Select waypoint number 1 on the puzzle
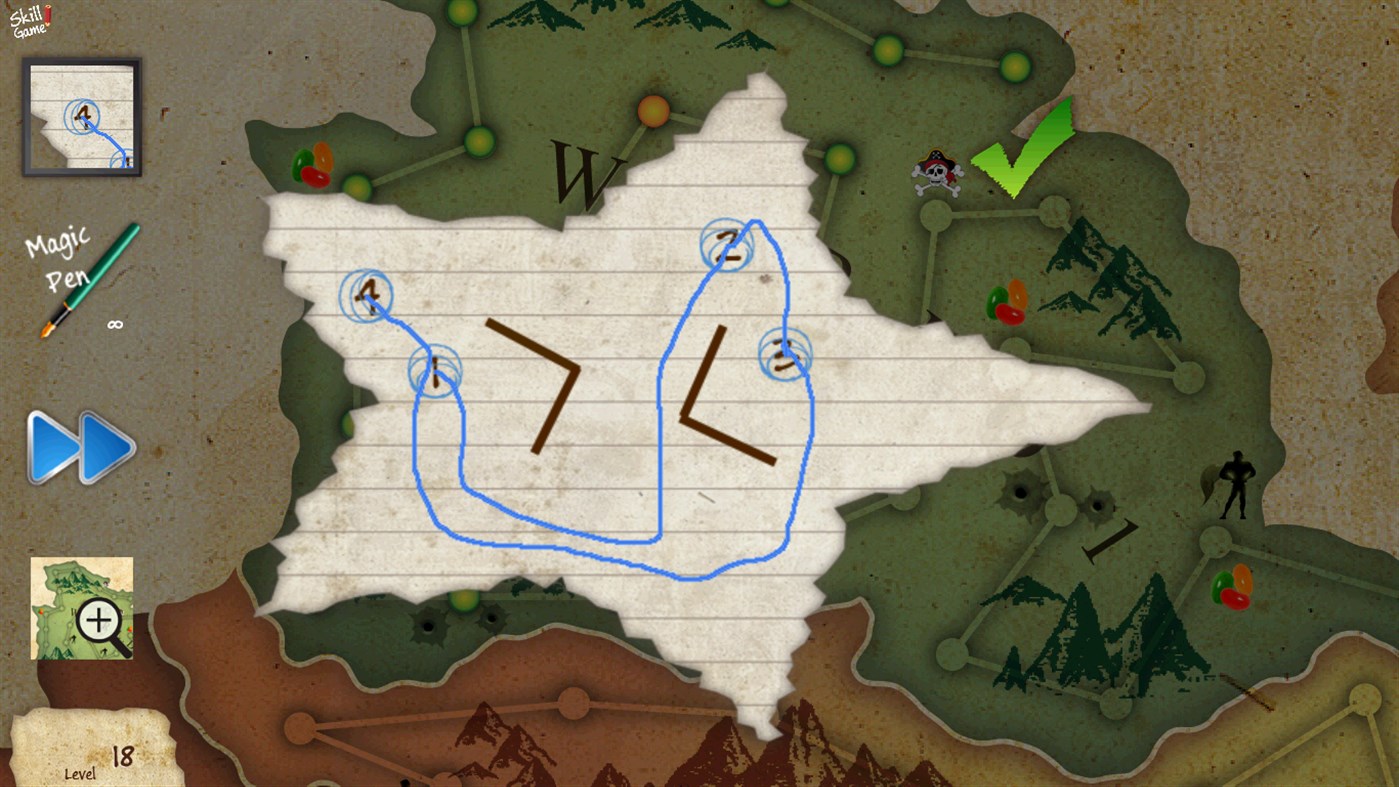This screenshot has height=787, width=1399. click(x=435, y=370)
